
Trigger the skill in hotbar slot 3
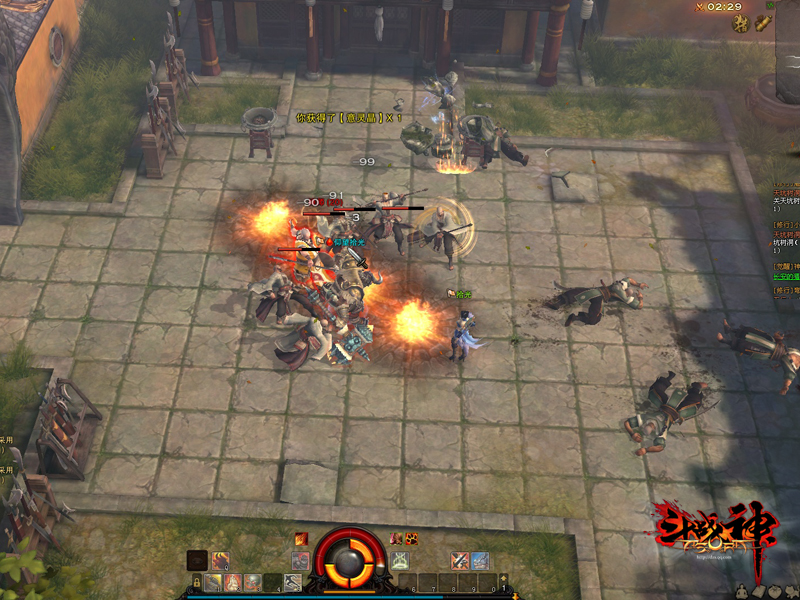(x=253, y=582)
